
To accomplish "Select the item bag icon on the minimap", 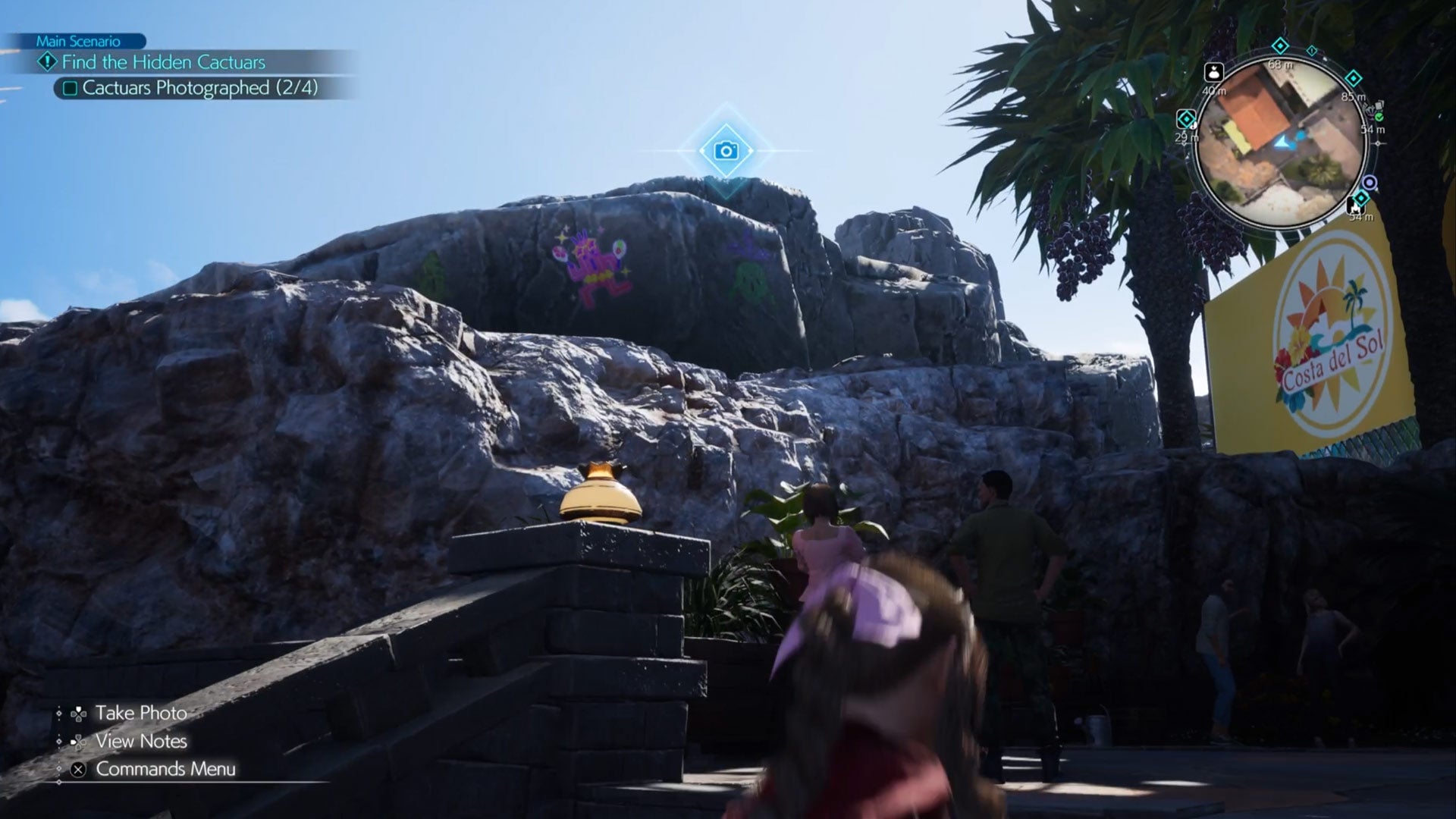I will [1214, 73].
